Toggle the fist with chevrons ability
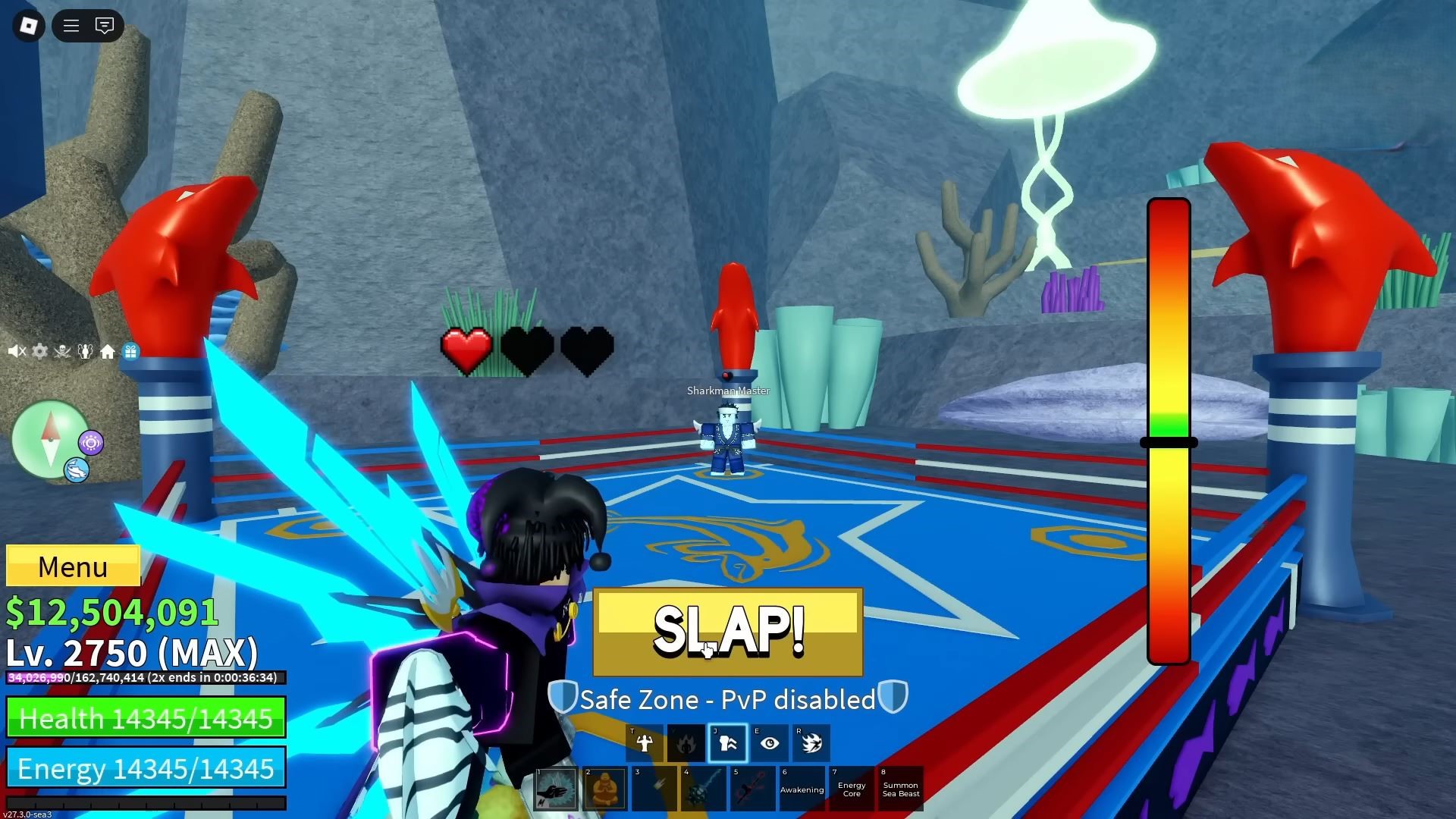 coord(728,743)
